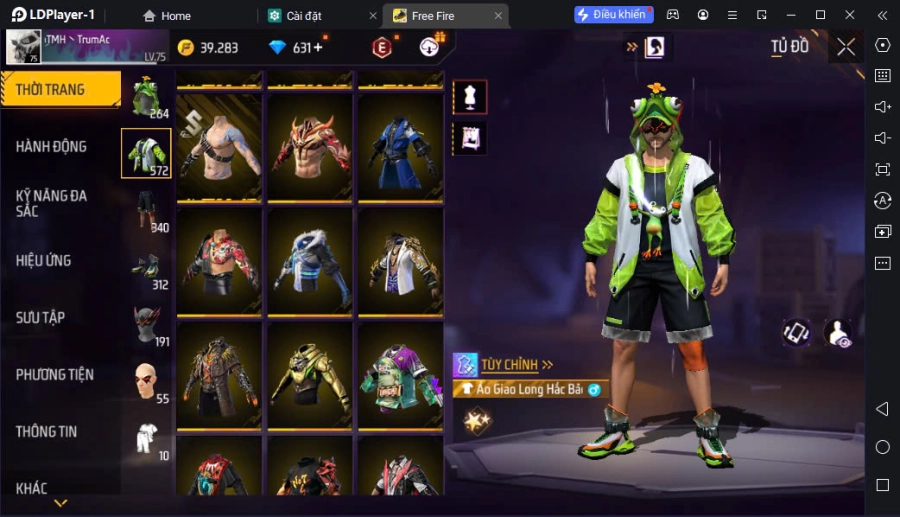The height and width of the screenshot is (517, 900).
Task: Open the Phương Tiện vehicles tab
Action: pos(55,374)
